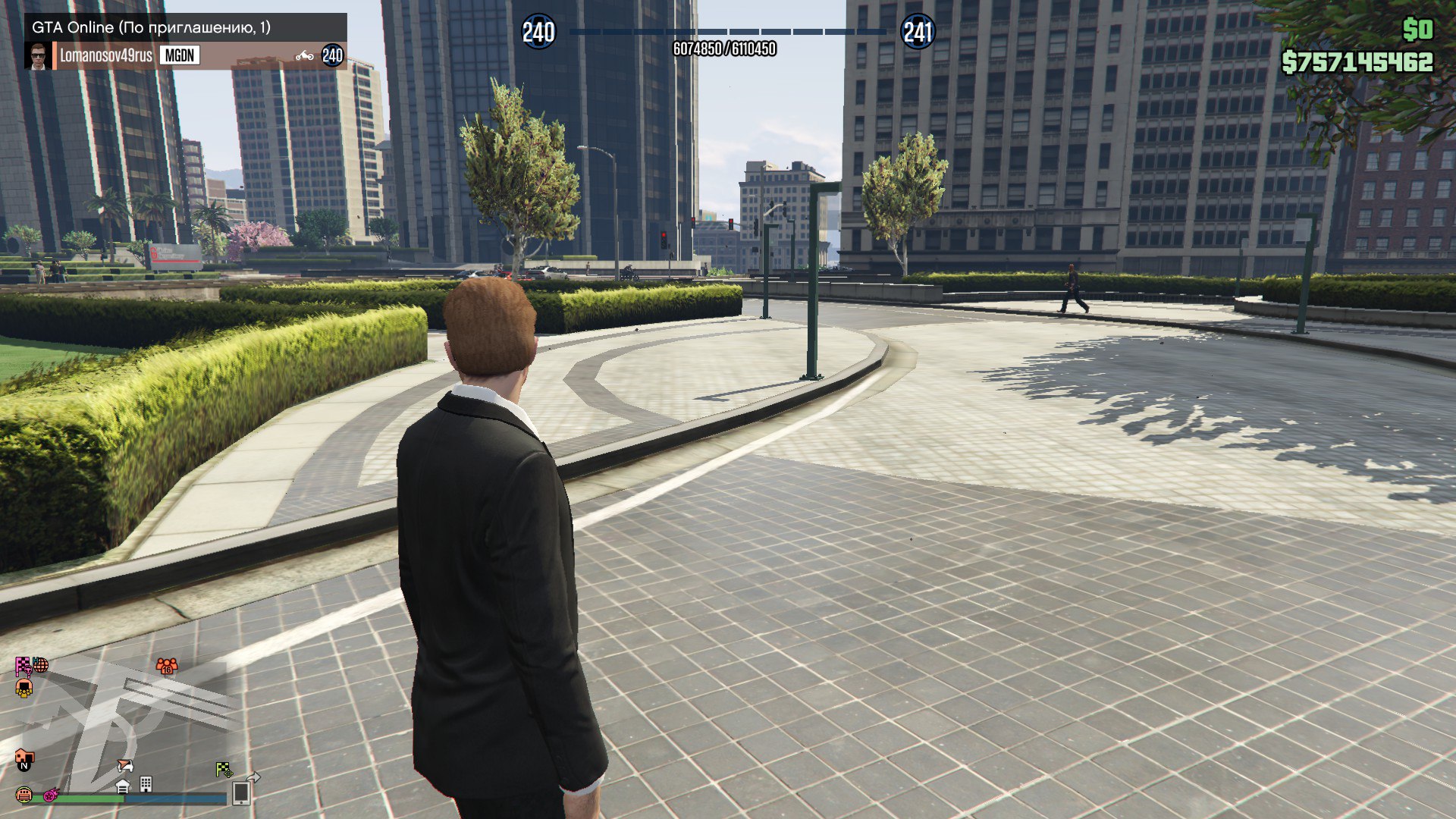The height and width of the screenshot is (819, 1456).
Task: Click the green checkered flag blip
Action: pos(224,770)
